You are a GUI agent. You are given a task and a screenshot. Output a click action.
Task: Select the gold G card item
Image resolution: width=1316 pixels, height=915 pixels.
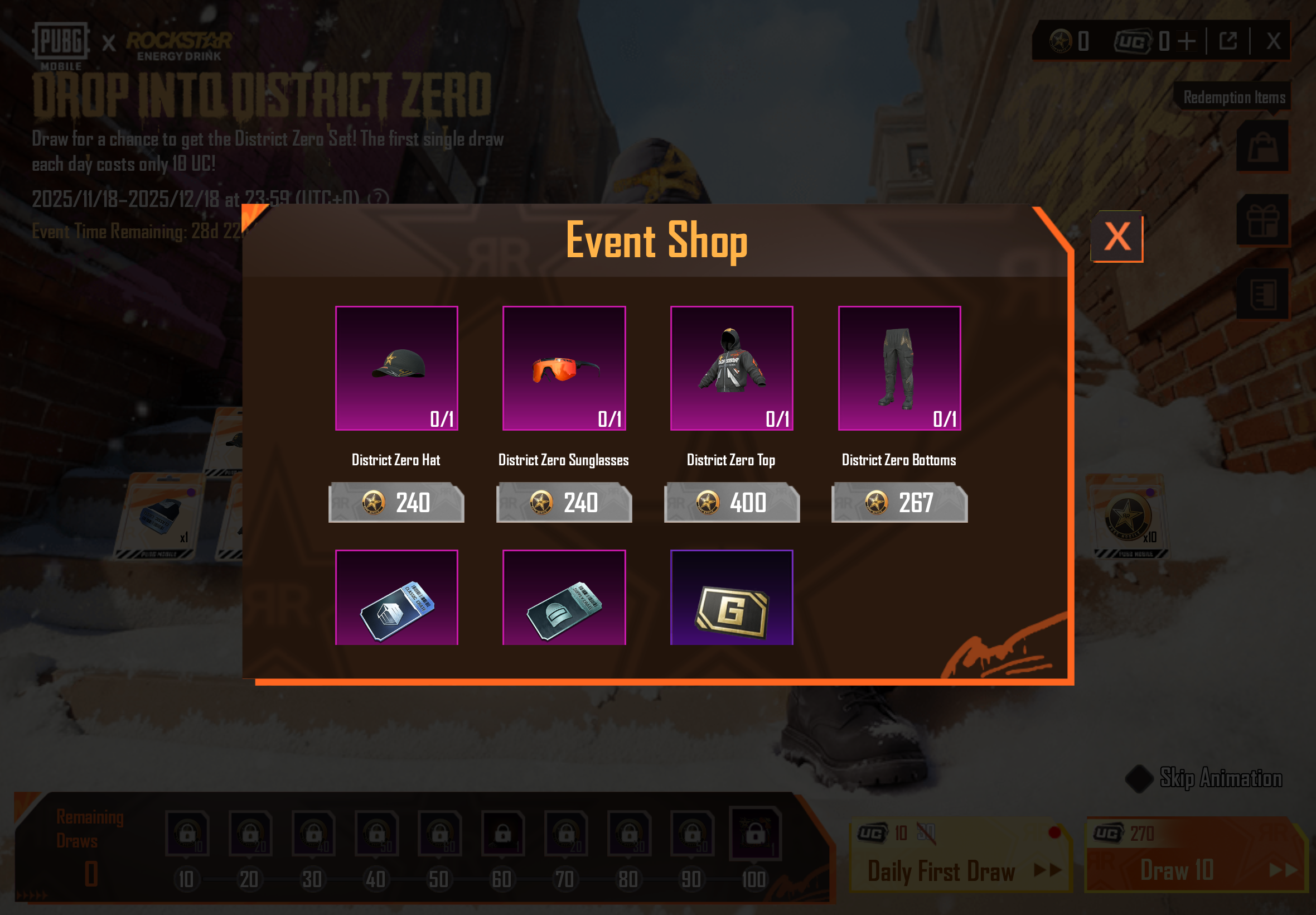click(x=732, y=598)
